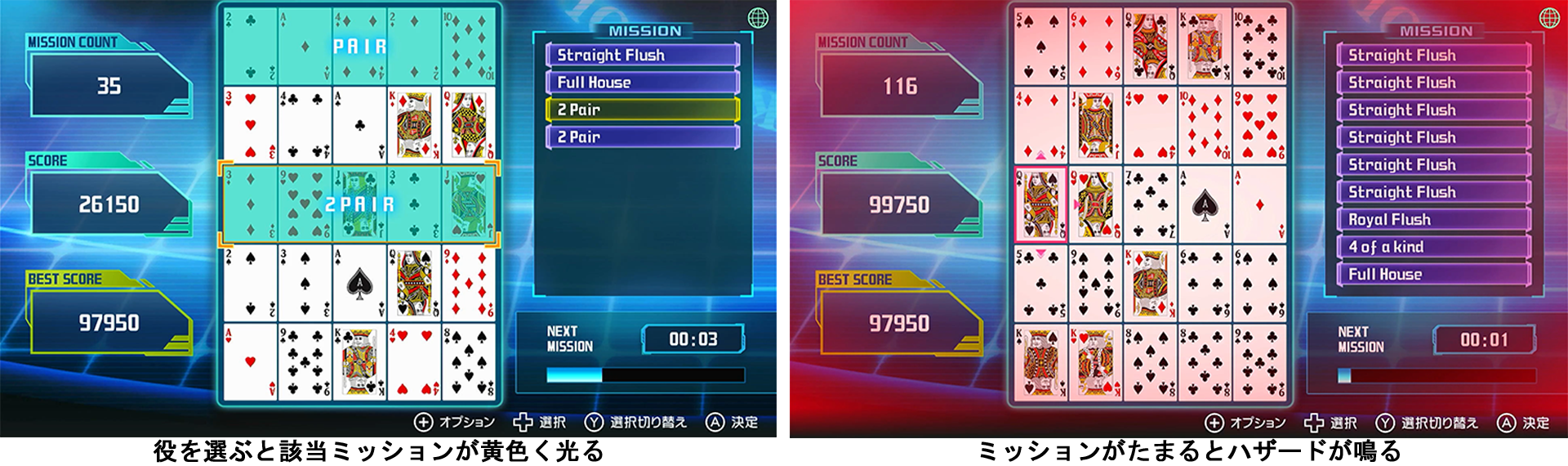Pick the 8 of clubs card
The image size is (1568, 466).
click(x=1205, y=364)
